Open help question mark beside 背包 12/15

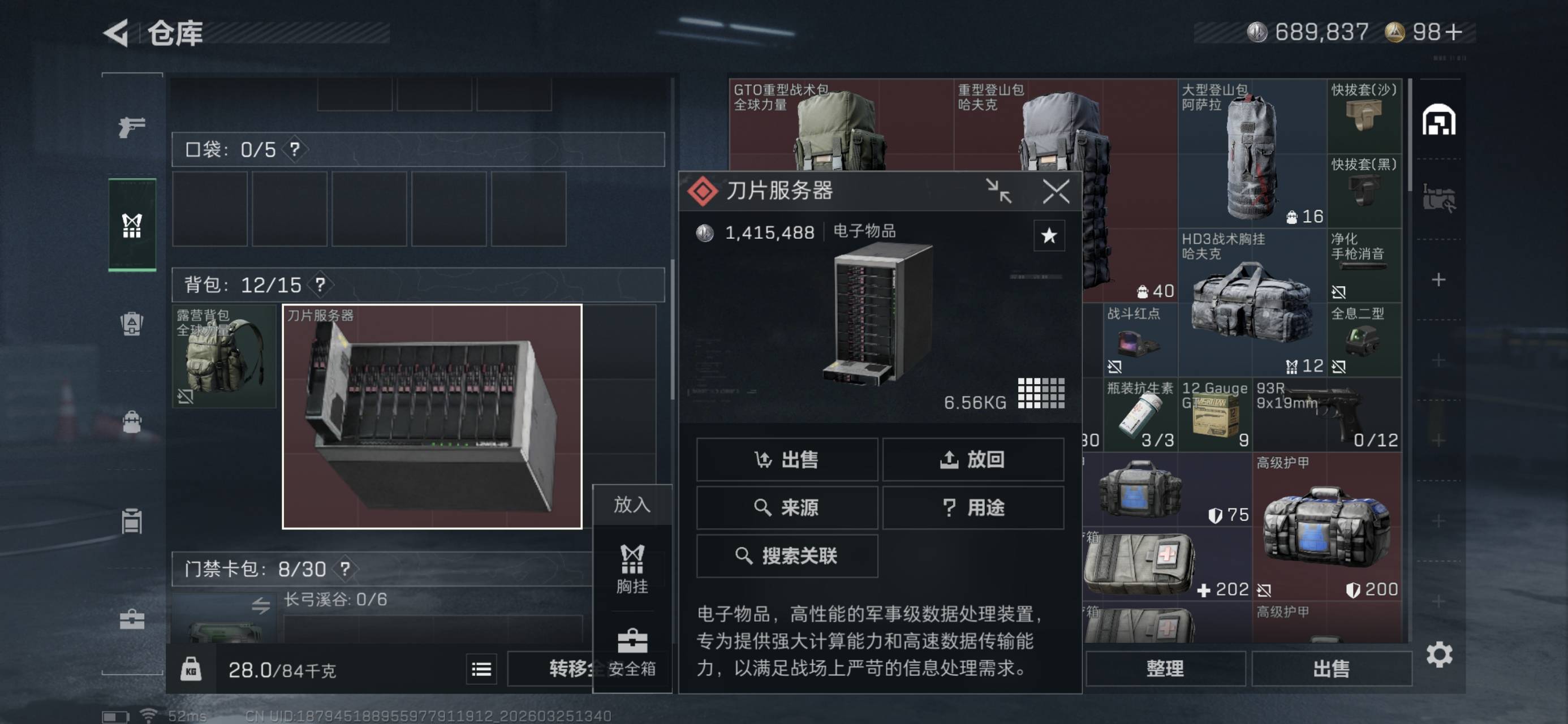point(321,285)
